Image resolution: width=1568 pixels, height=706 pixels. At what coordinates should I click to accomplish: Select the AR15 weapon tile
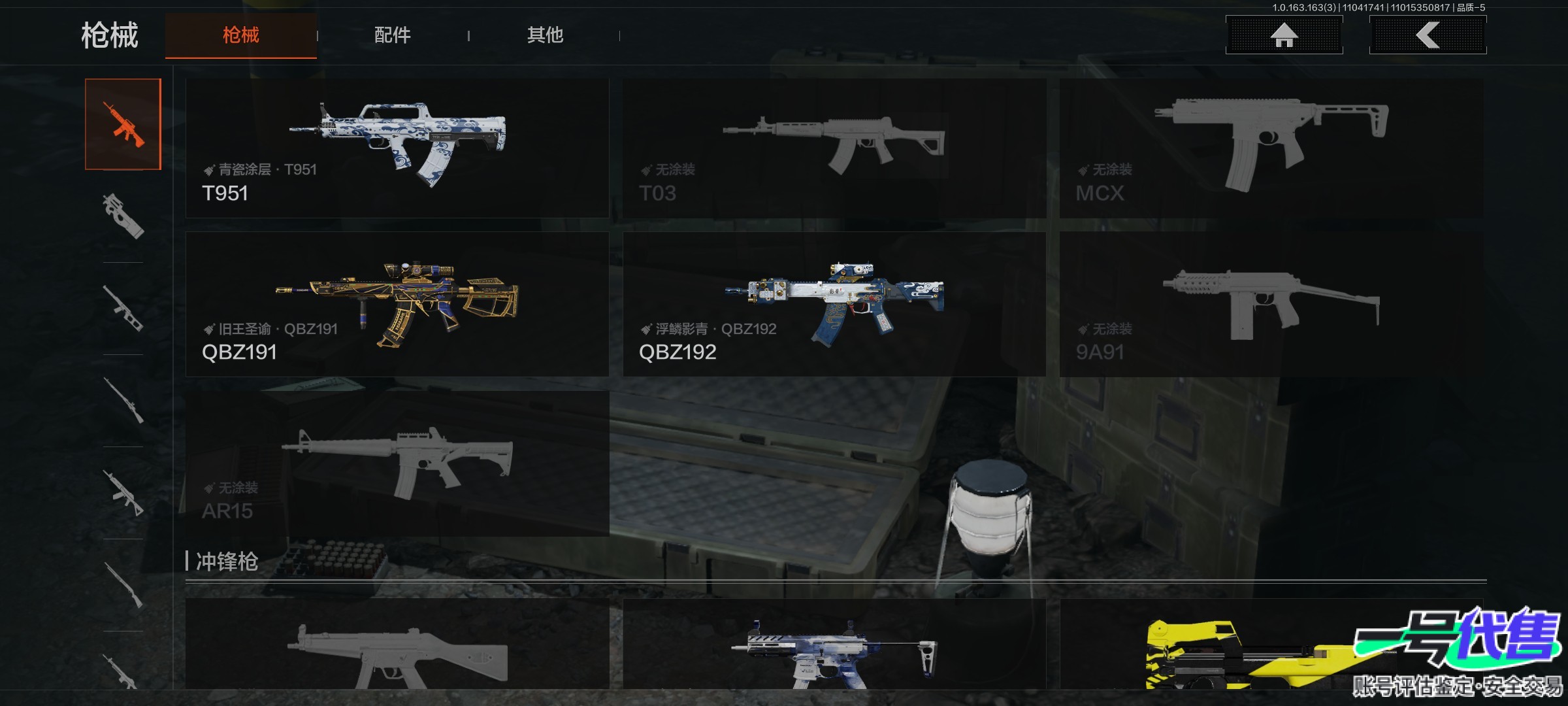click(397, 463)
